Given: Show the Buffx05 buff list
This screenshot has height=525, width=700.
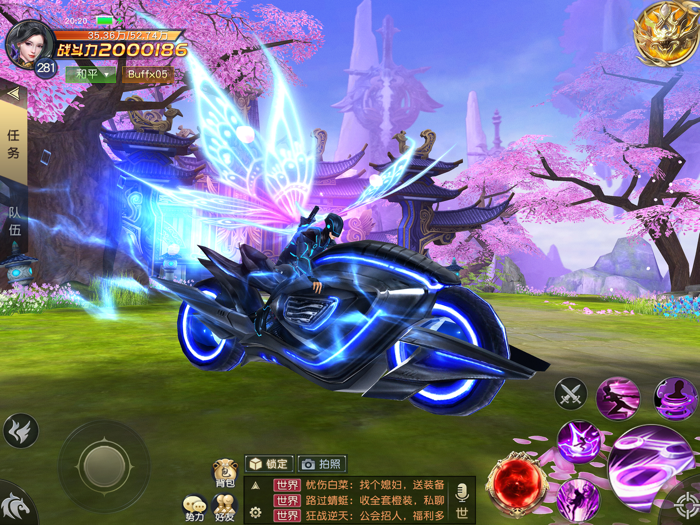Looking at the screenshot, I should (x=148, y=74).
